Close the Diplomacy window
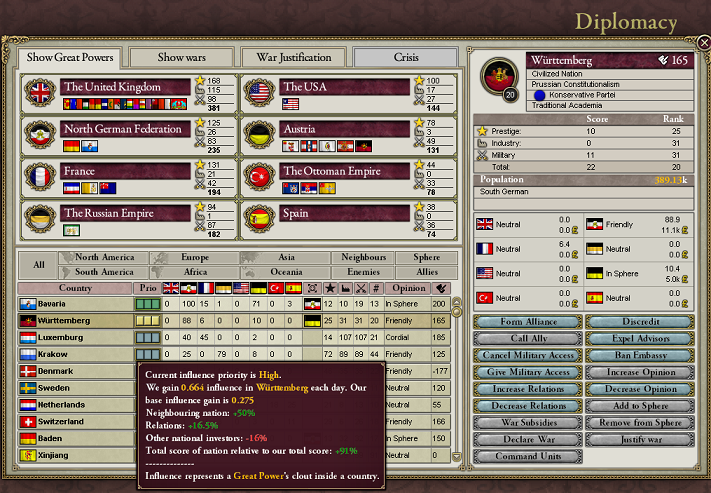 [x=703, y=43]
